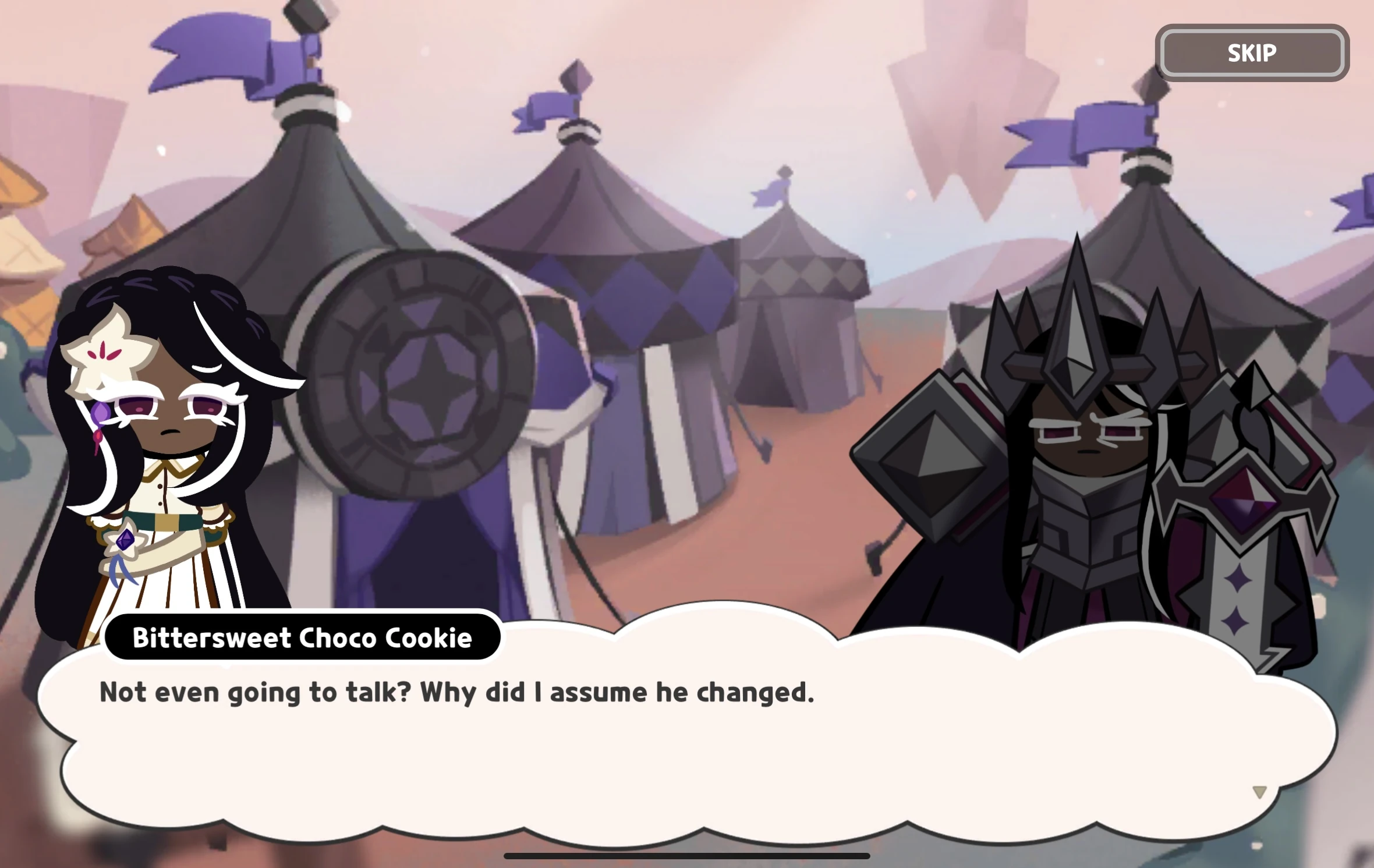Click the dialogue text line in the bubble
The width and height of the screenshot is (1374, 868).
pos(457,693)
